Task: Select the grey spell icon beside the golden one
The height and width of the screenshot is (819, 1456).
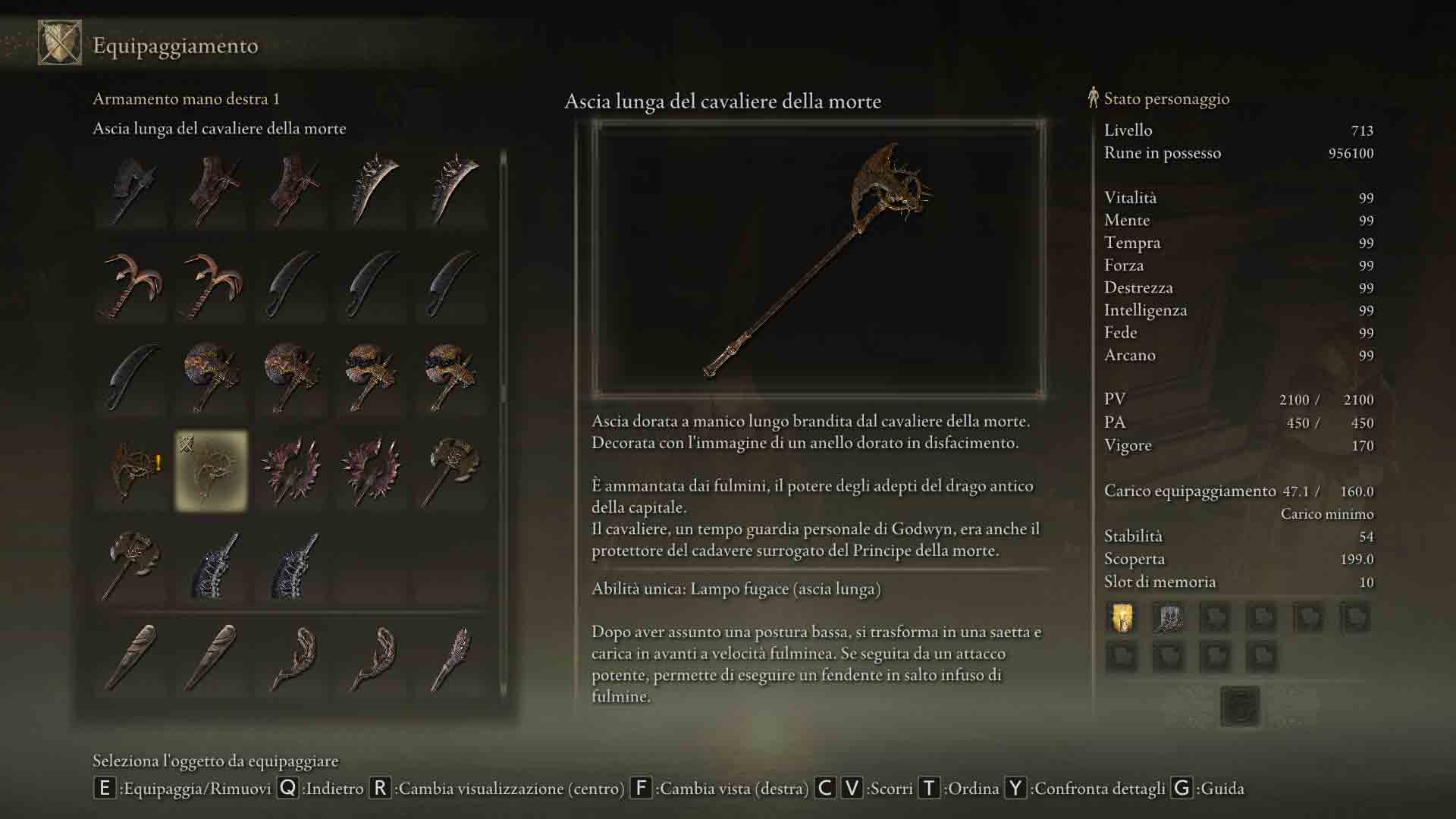Action: point(1169,618)
